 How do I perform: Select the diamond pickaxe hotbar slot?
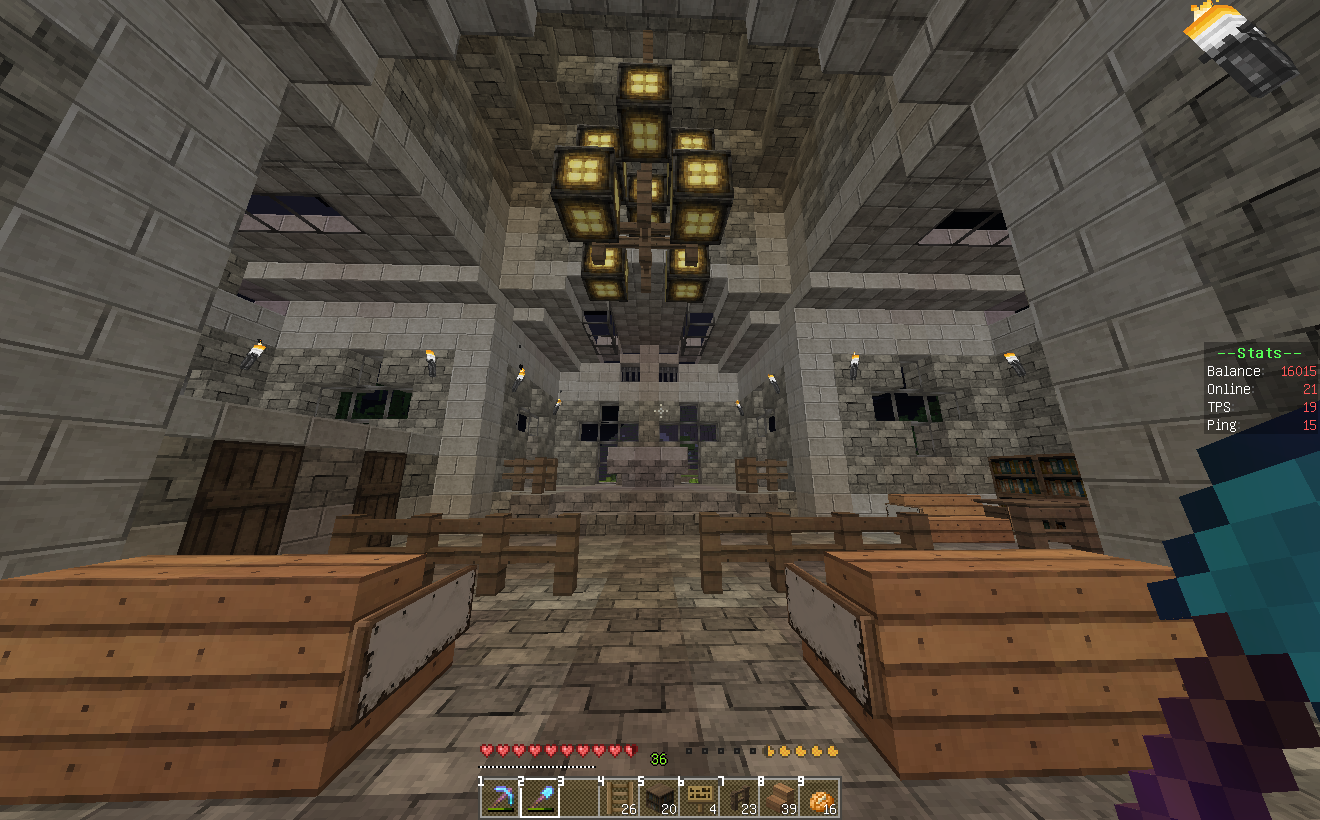[499, 798]
